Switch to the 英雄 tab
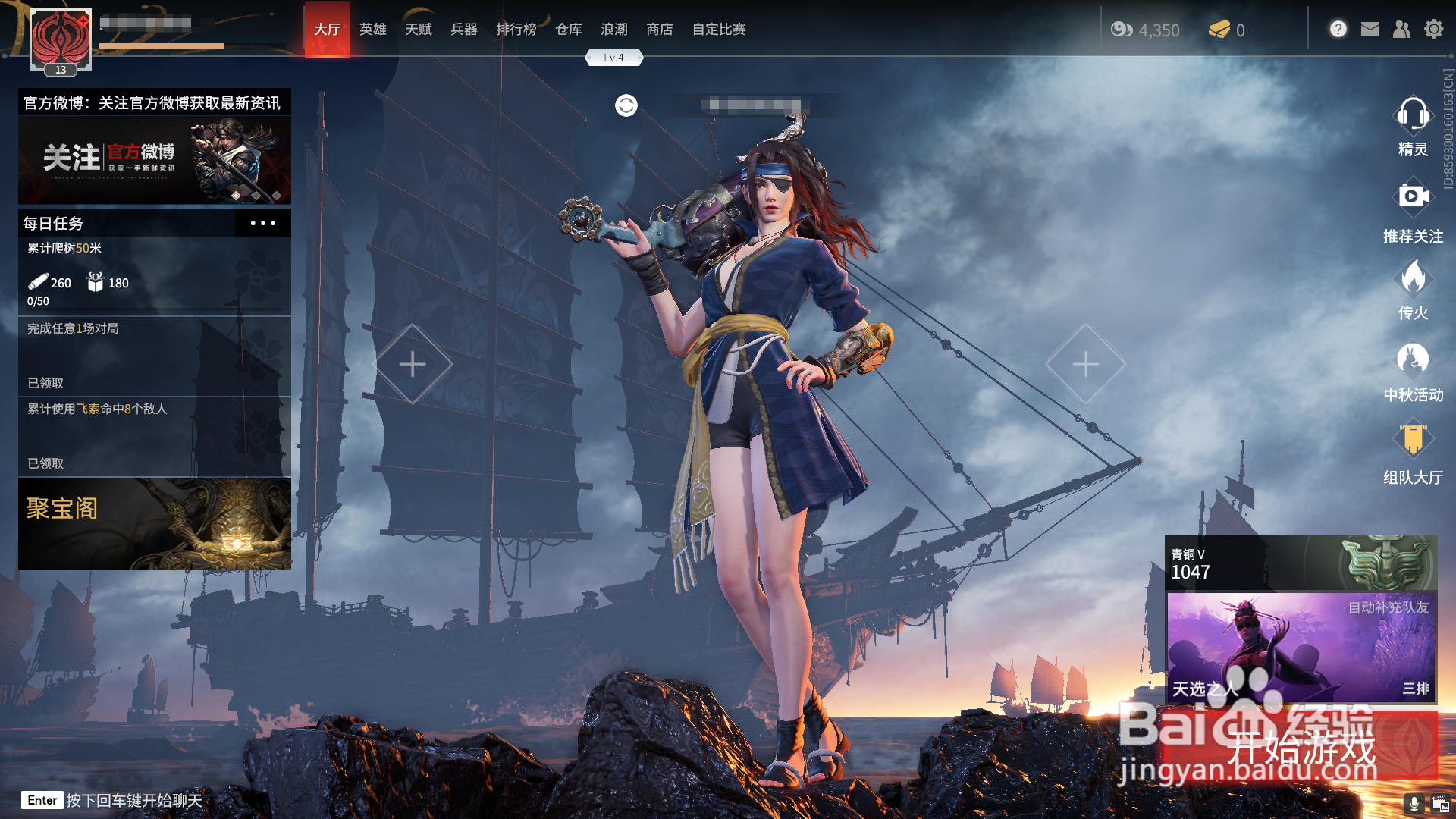The image size is (1456, 819). (x=372, y=30)
